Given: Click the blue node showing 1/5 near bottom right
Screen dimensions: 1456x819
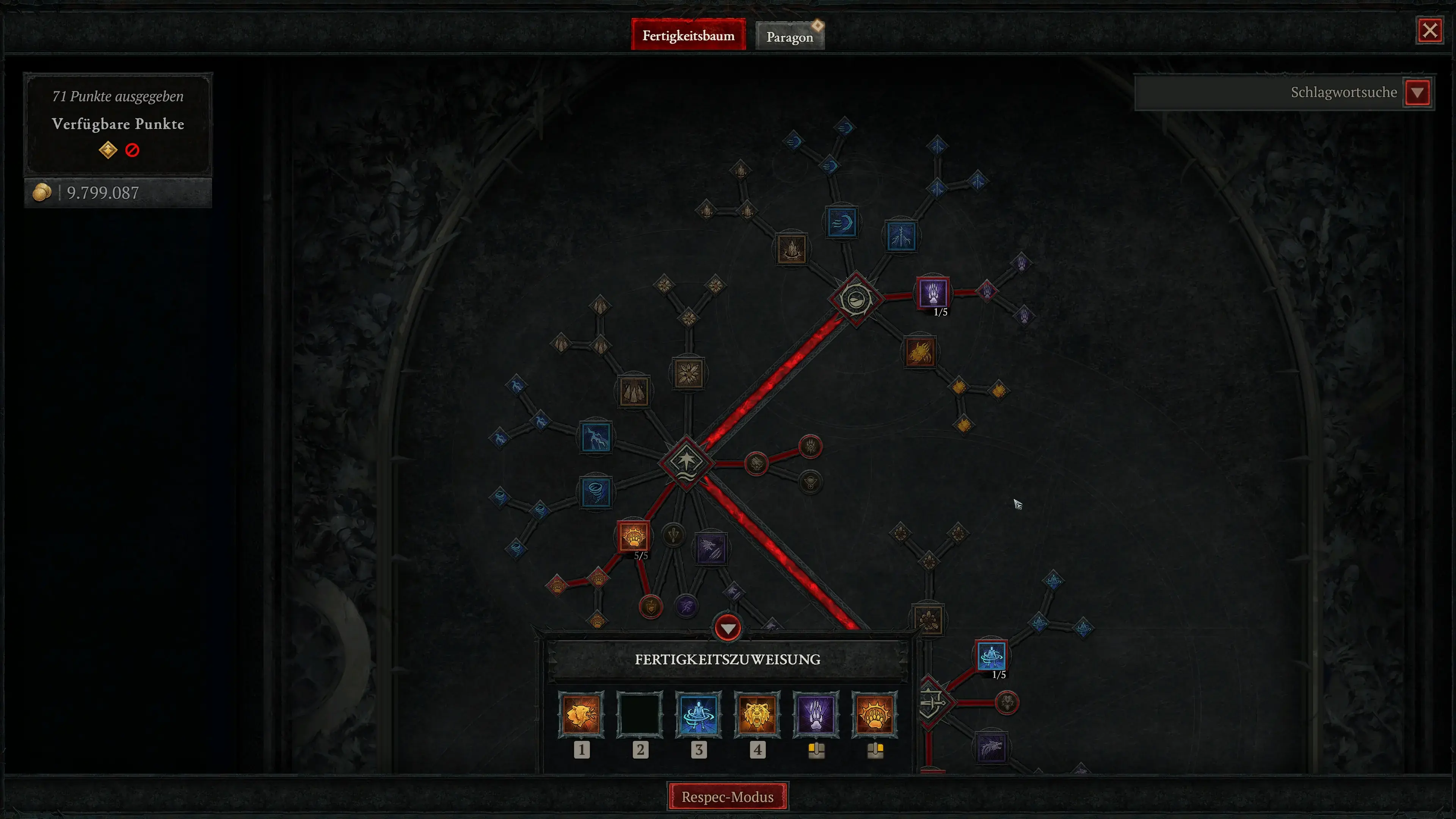Looking at the screenshot, I should pyautogui.click(x=992, y=656).
